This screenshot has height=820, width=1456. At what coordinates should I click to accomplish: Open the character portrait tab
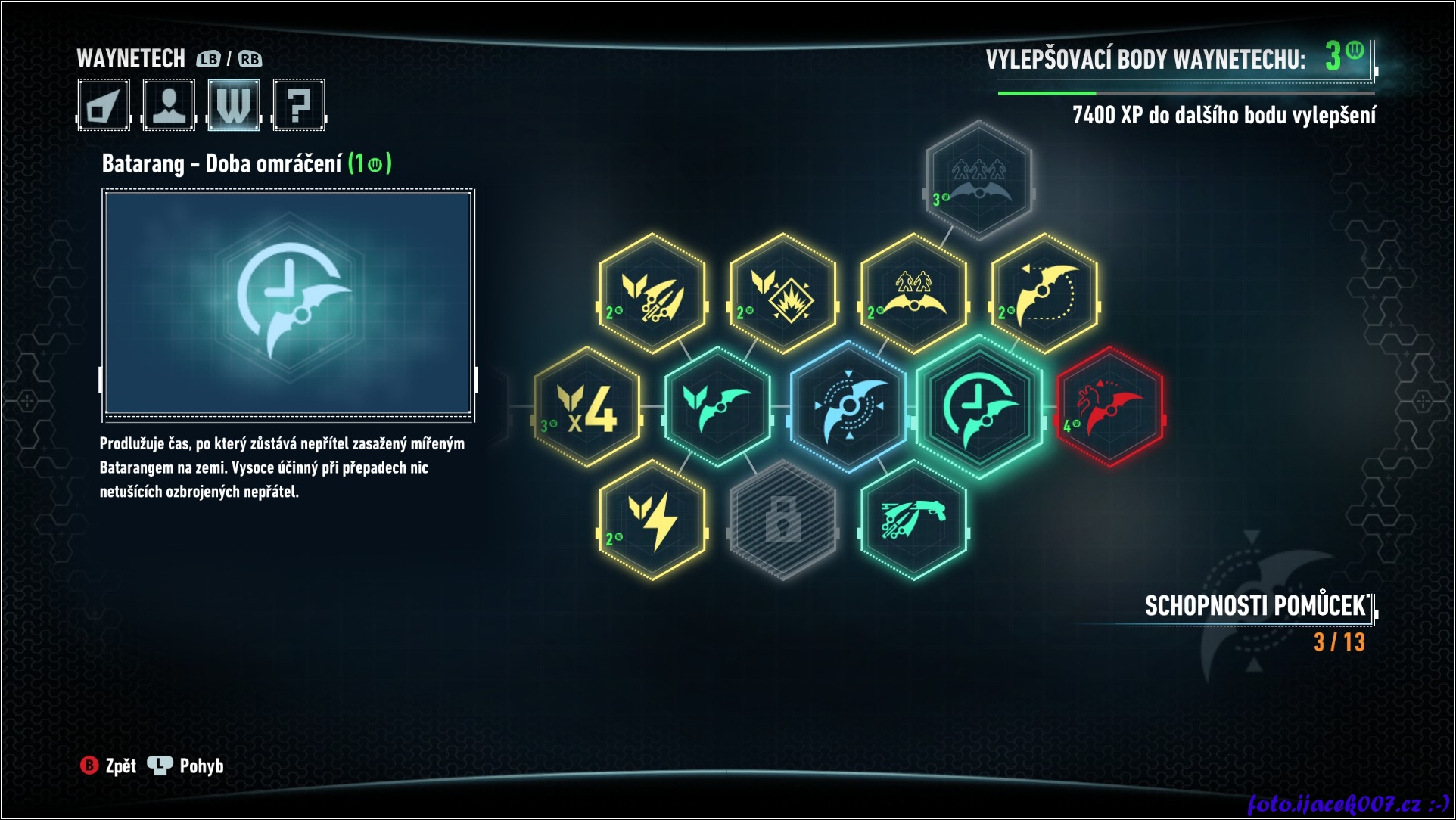pos(169,104)
